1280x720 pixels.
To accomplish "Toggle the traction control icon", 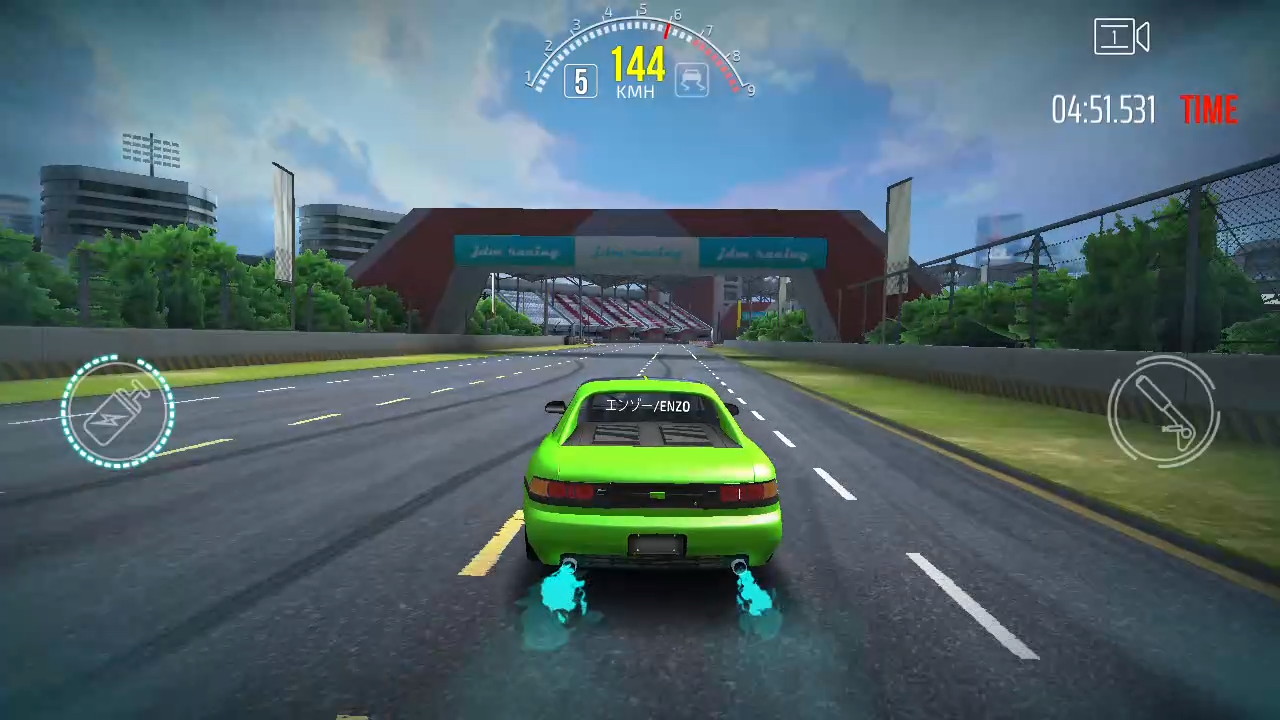I will click(x=691, y=80).
